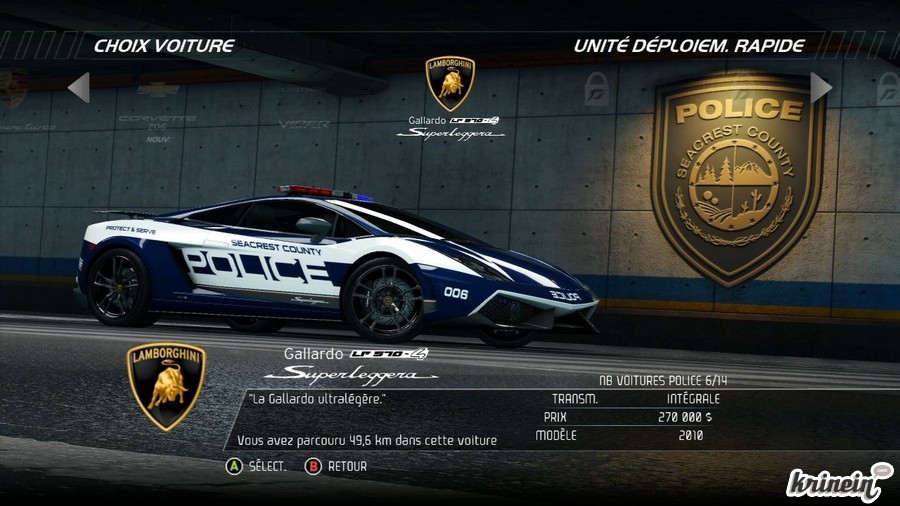Go to the previous car with the left arrow

79,88
